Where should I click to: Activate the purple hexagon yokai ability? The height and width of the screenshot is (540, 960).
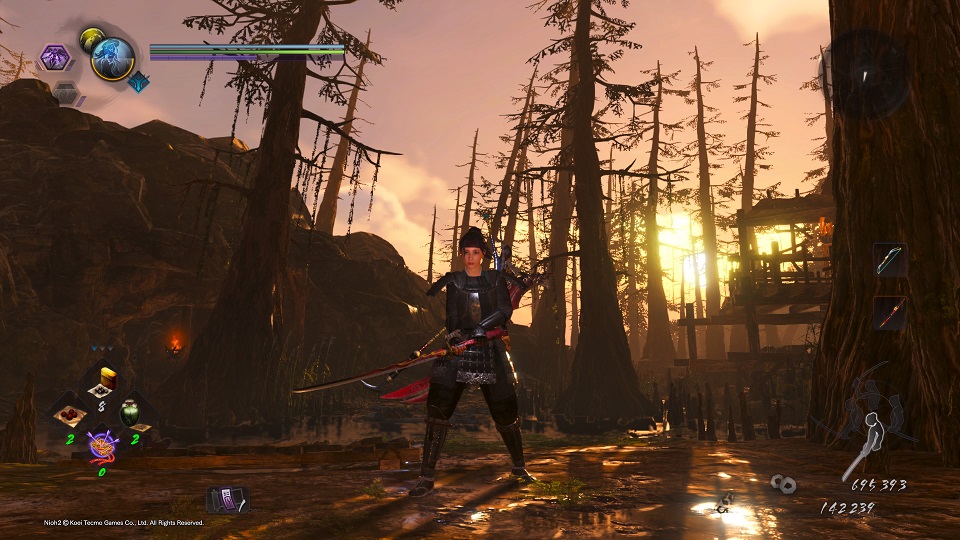tap(55, 58)
